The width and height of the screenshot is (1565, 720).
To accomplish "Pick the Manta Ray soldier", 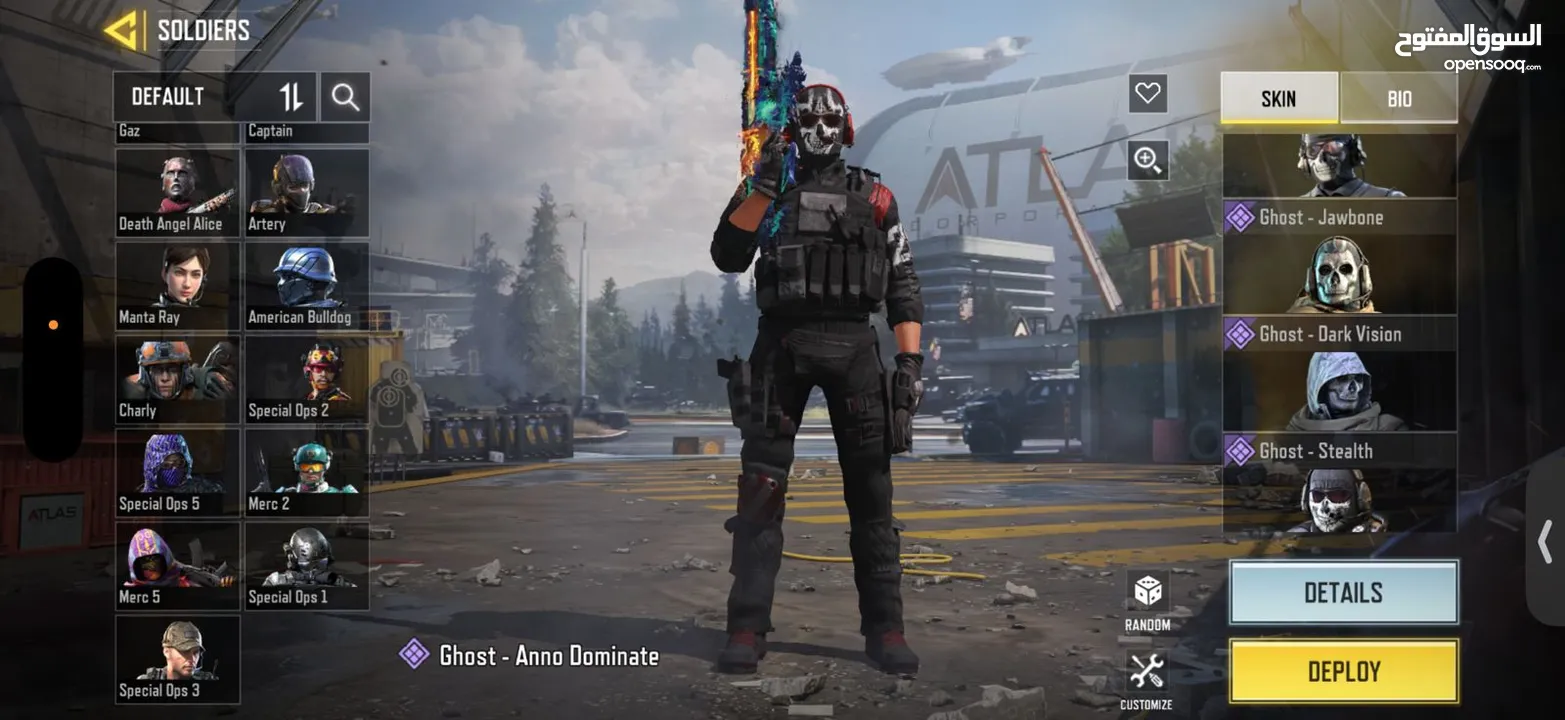I will pos(177,286).
